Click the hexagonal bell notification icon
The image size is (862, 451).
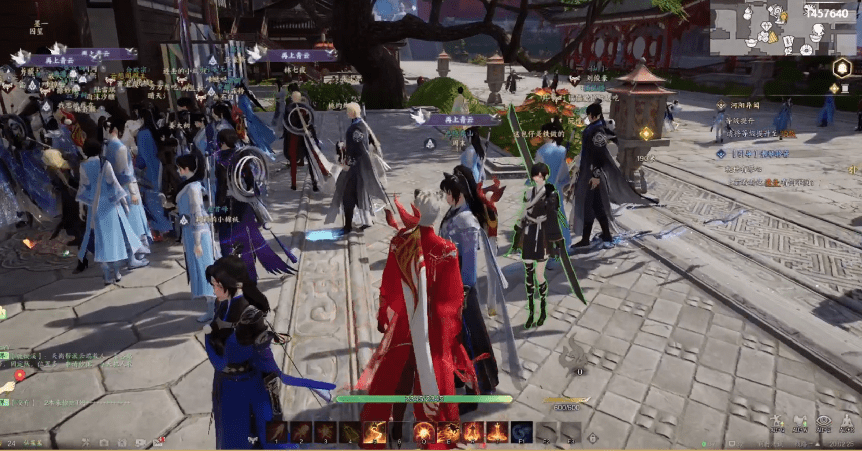[x=842, y=68]
